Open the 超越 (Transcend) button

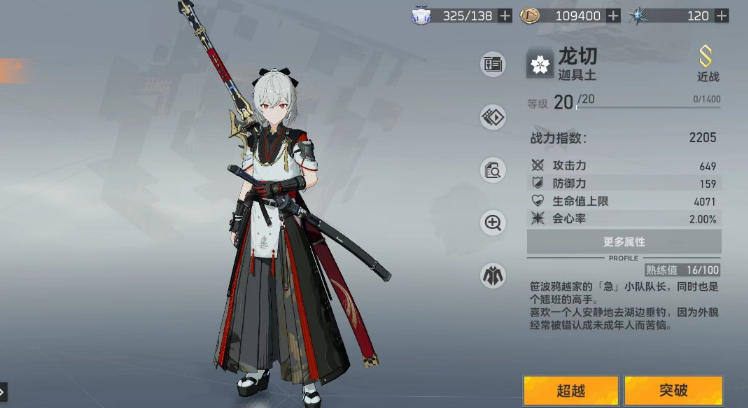click(x=570, y=390)
